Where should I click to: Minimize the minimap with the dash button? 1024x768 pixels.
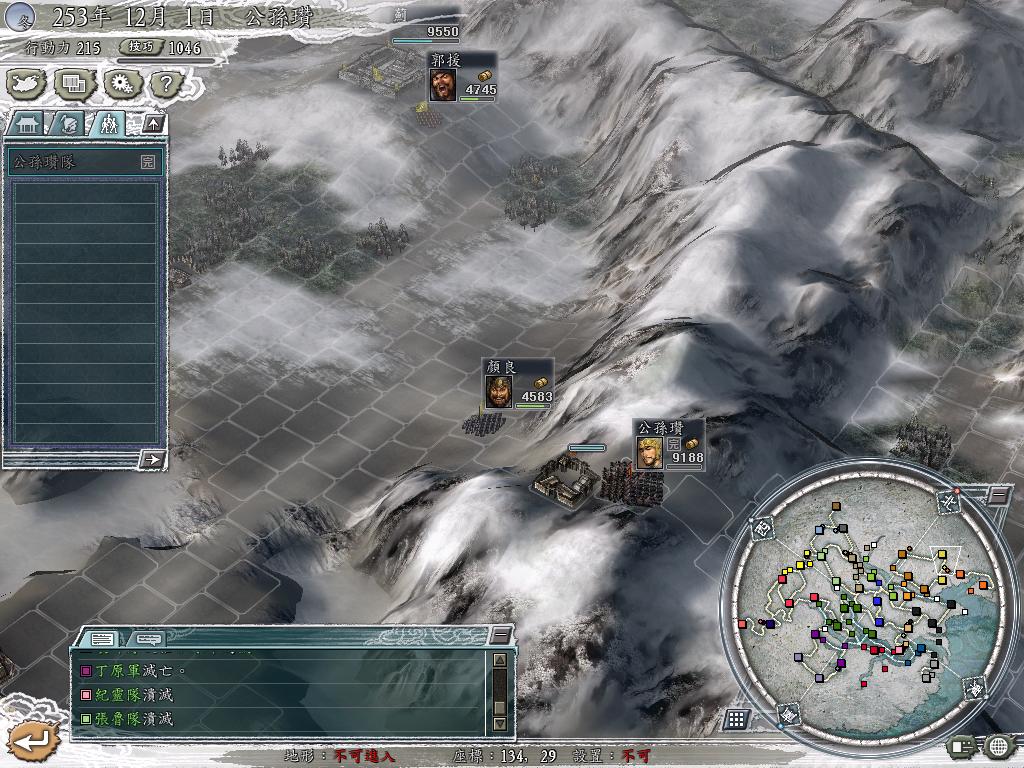tap(998, 495)
